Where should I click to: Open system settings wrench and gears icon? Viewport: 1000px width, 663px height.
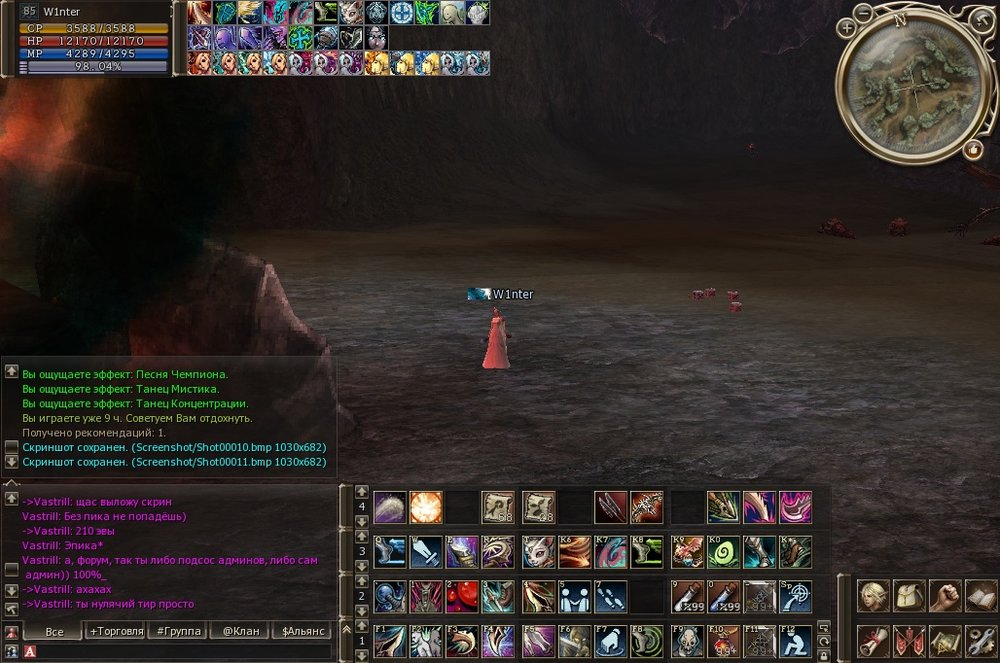(x=980, y=641)
